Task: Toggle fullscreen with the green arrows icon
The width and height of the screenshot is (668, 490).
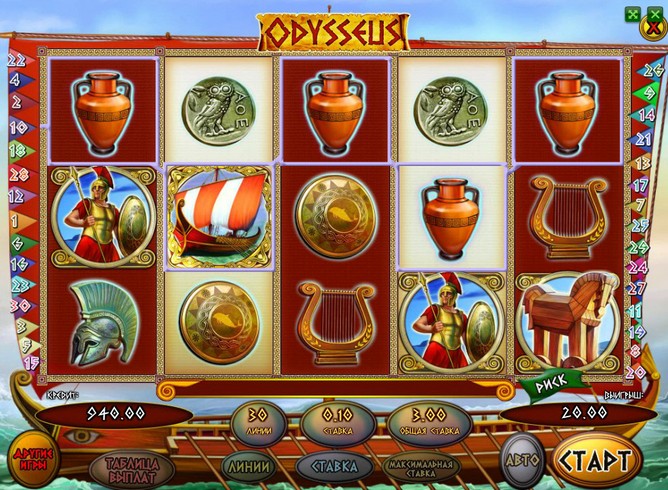Action: tap(631, 14)
